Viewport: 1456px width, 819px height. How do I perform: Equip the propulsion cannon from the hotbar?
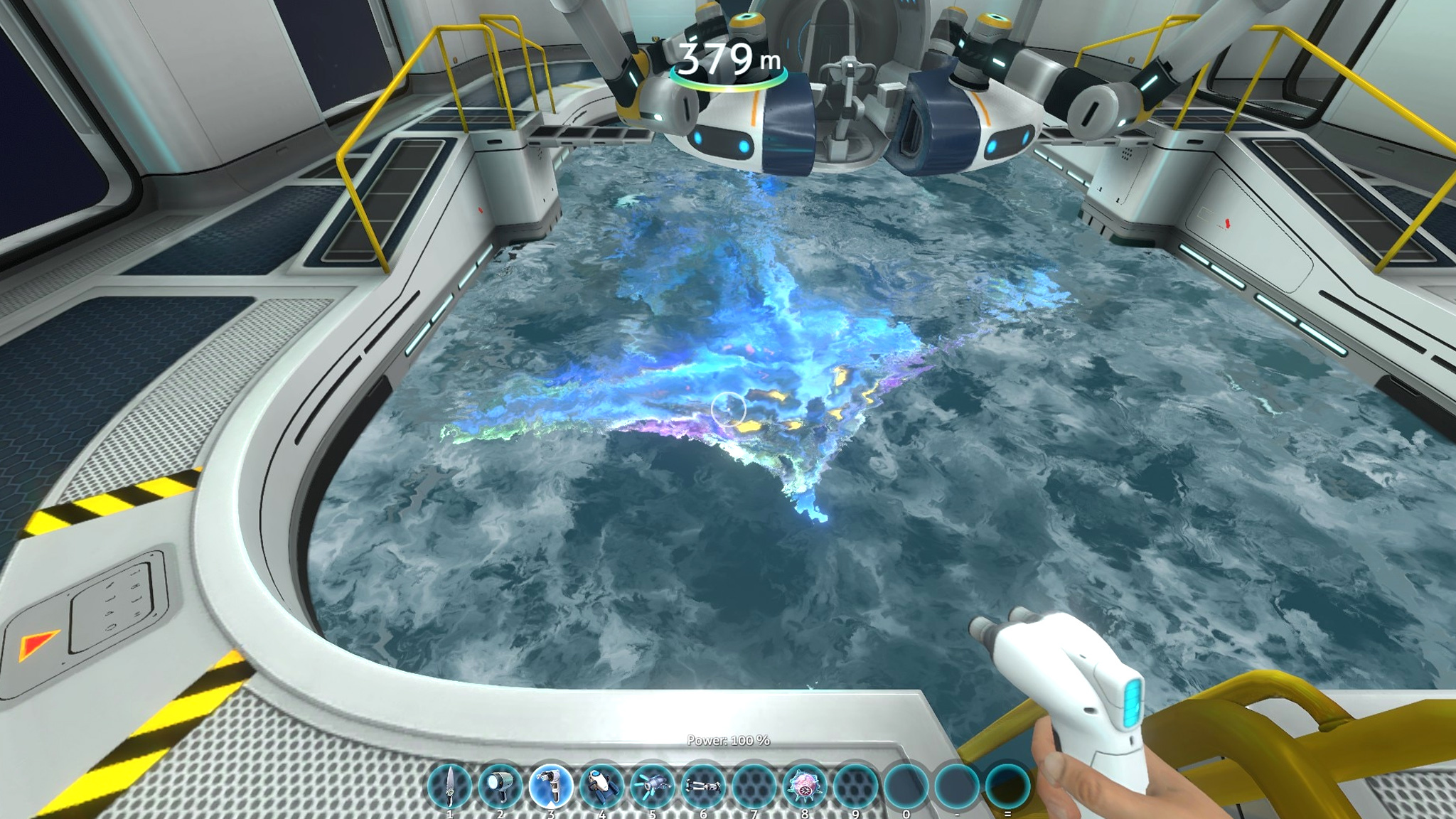pyautogui.click(x=652, y=786)
